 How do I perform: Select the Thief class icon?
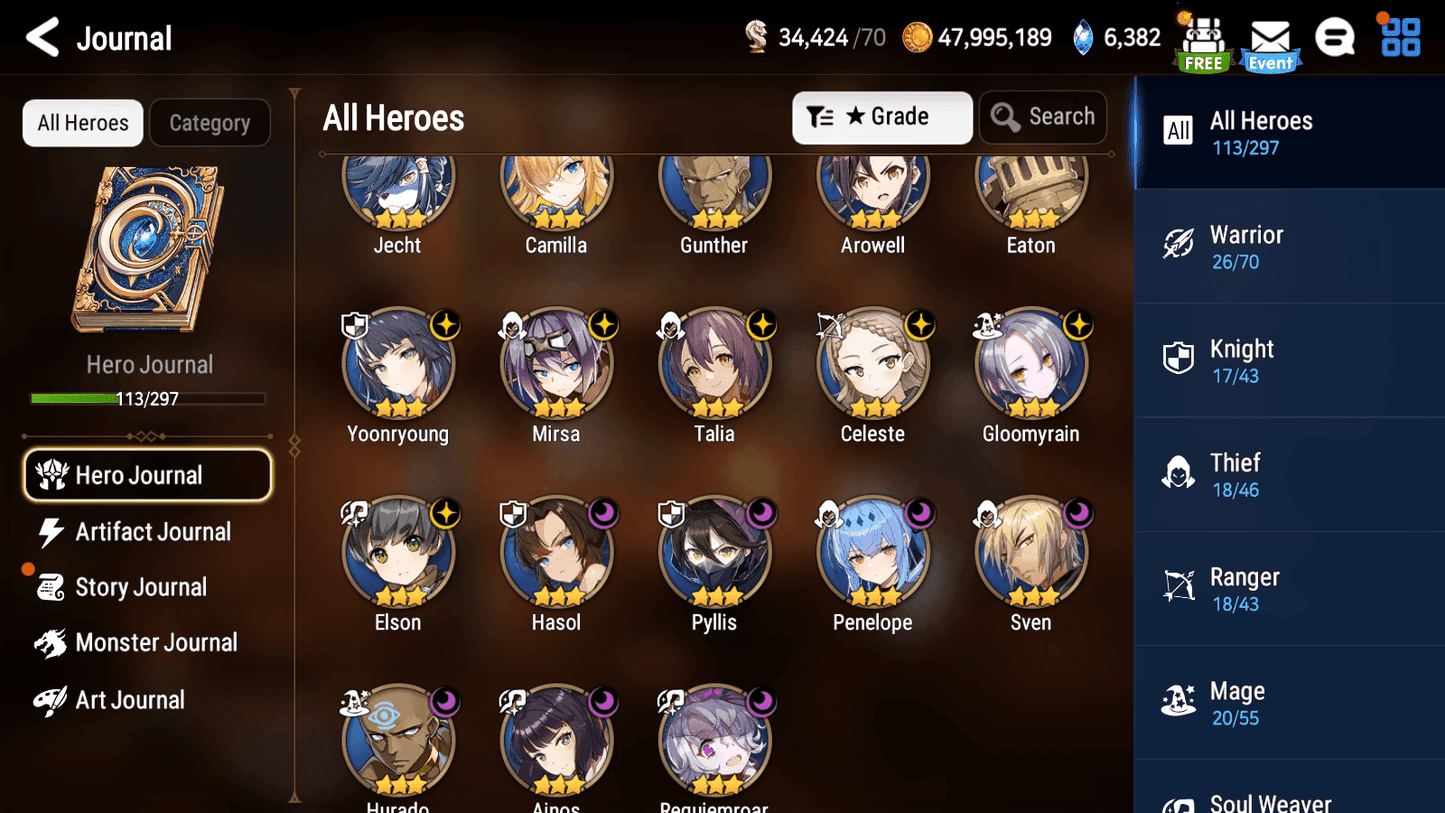pos(1179,474)
